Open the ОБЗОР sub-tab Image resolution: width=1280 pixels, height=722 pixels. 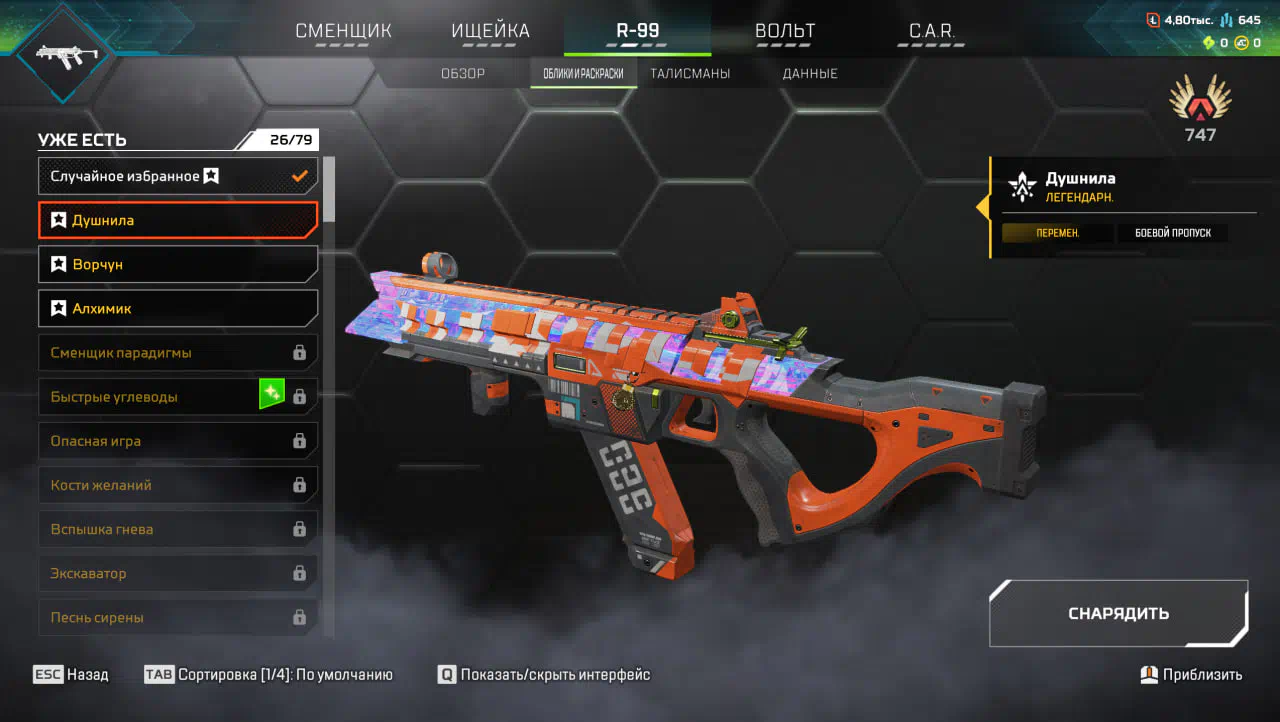coord(463,74)
